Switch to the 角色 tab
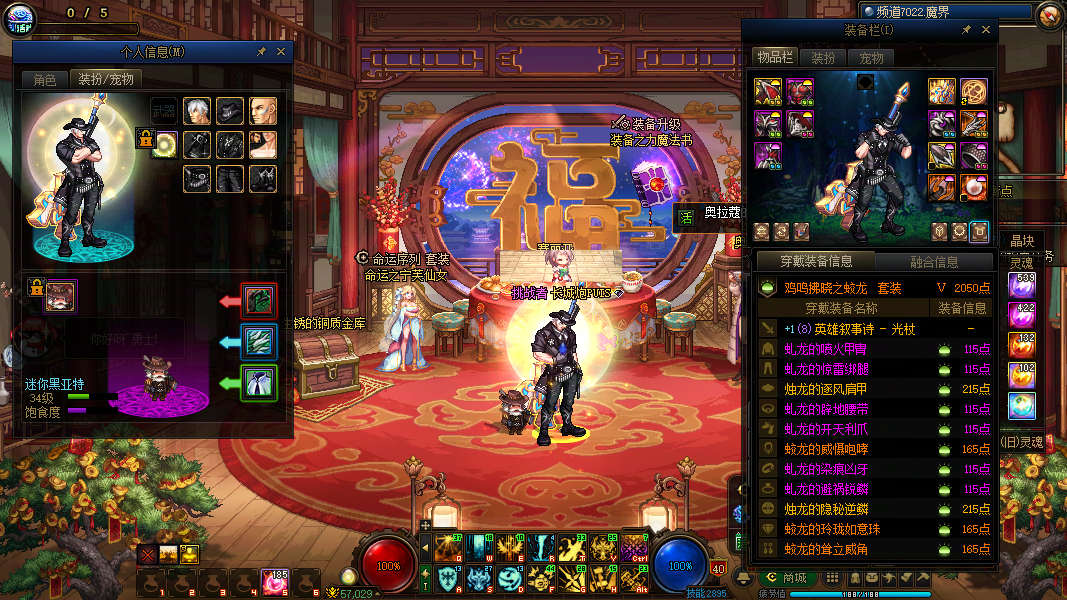The height and width of the screenshot is (600, 1067). (45, 79)
